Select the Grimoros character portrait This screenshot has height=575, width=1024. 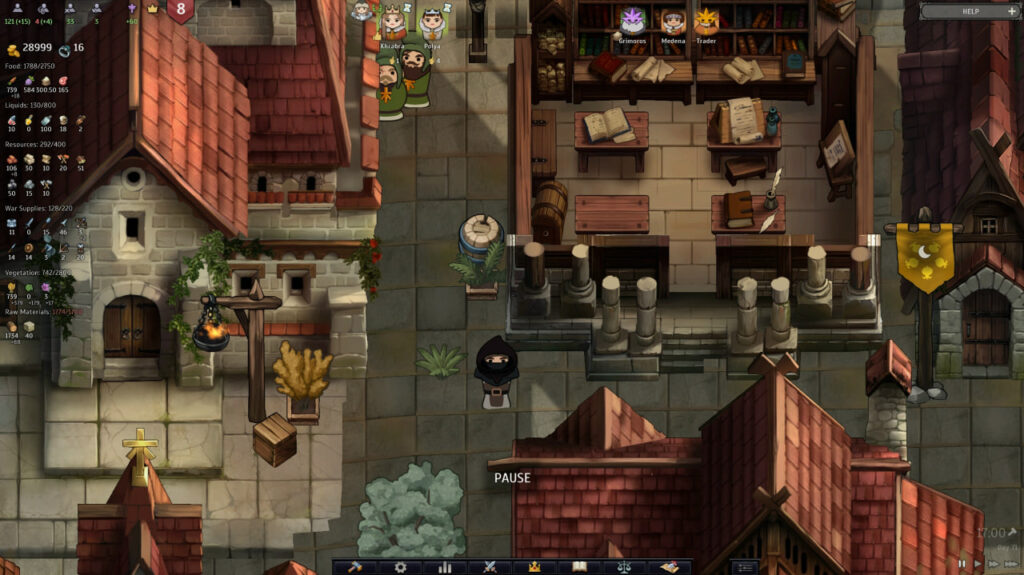click(633, 21)
